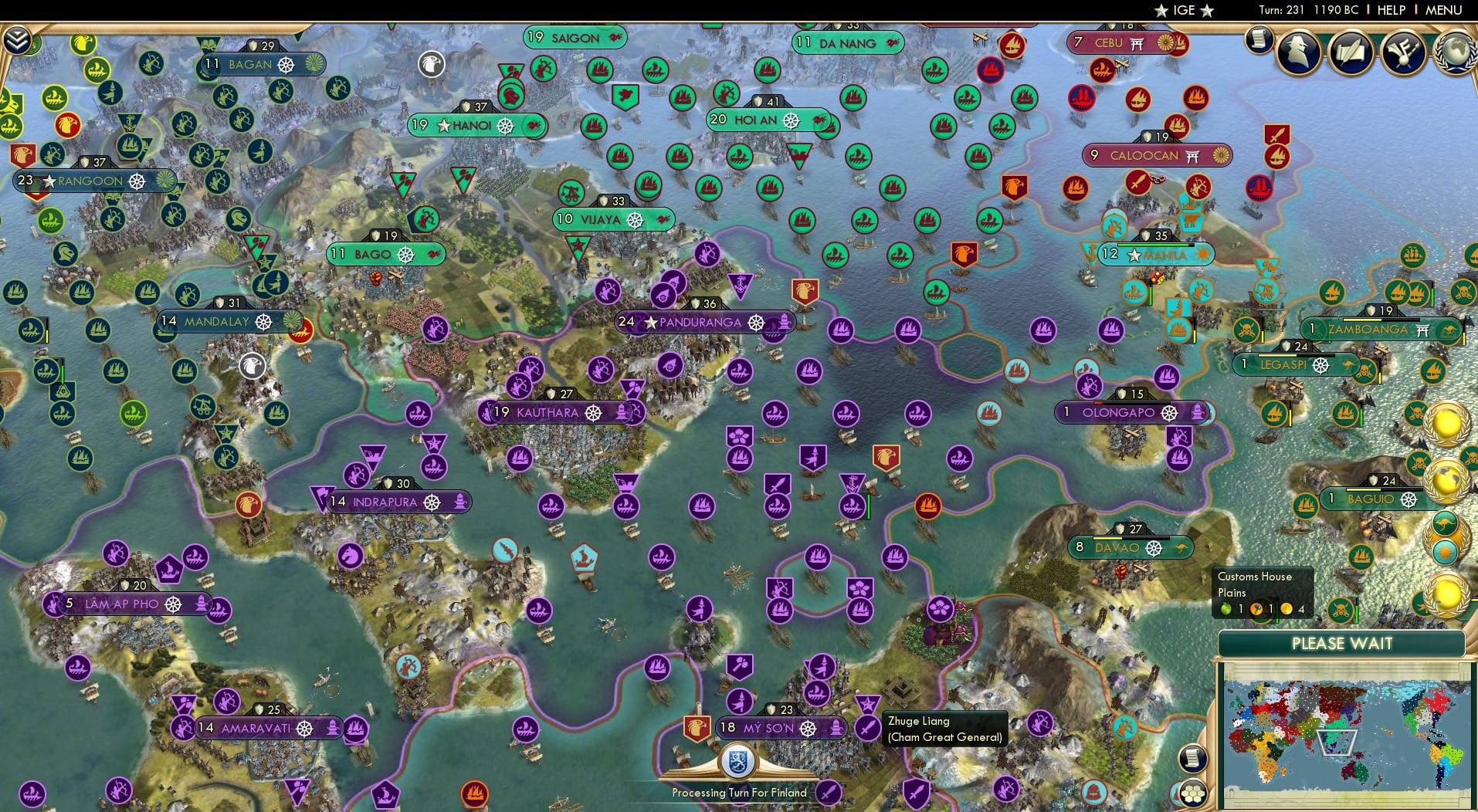Open the quill-and-scroll overview icon
1478x812 pixels.
1350,54
